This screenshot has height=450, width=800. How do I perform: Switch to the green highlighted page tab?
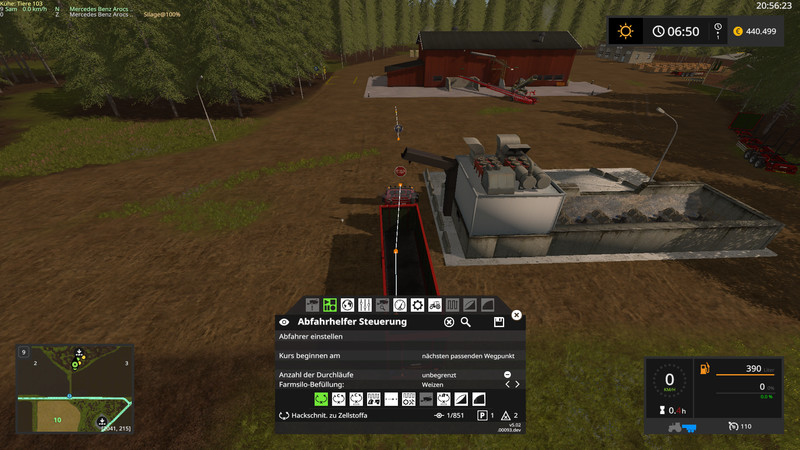[329, 304]
